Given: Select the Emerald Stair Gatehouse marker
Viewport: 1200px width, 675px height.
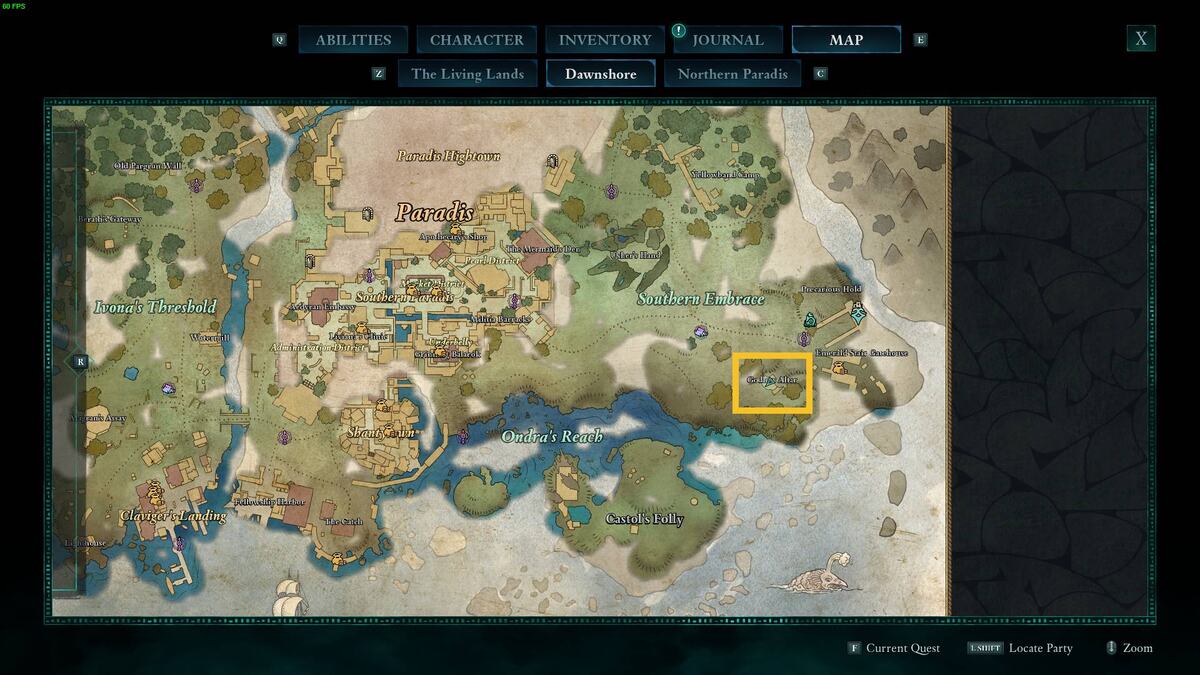Looking at the screenshot, I should pos(840,370).
